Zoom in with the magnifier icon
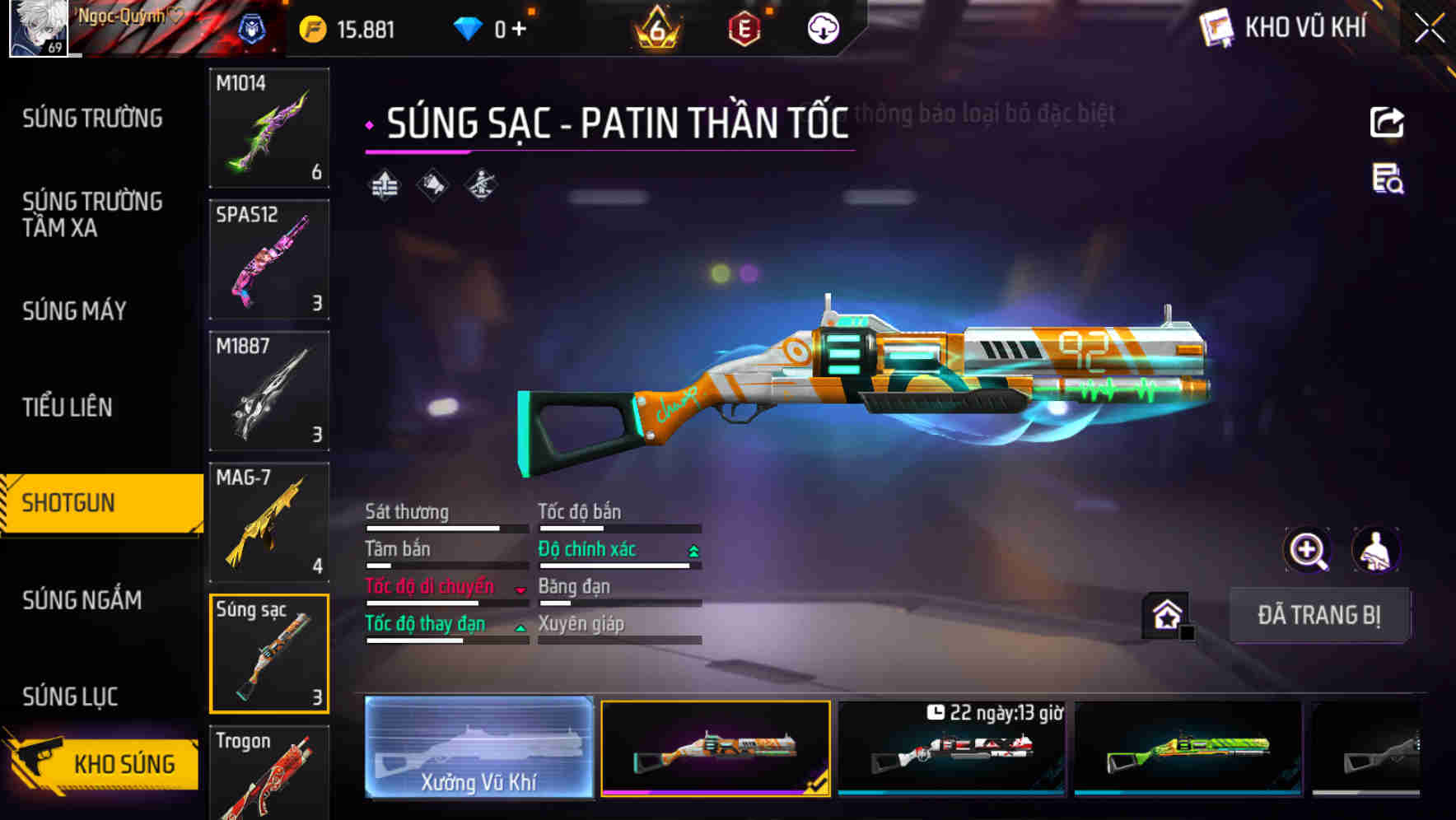This screenshot has height=820, width=1456. click(1307, 550)
